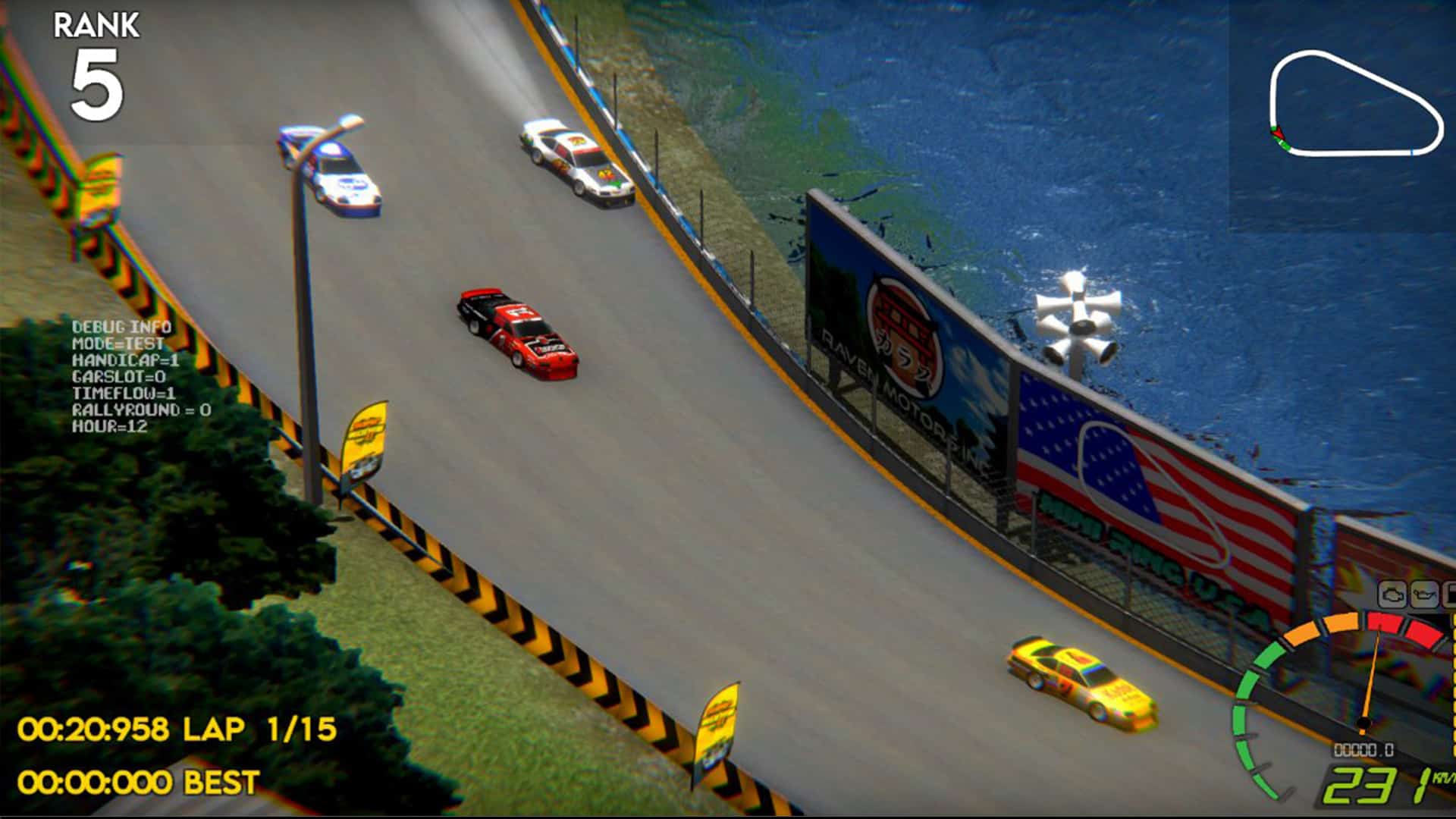Viewport: 1456px width, 819px height.
Task: Click the check engine warning icon
Action: [1392, 594]
